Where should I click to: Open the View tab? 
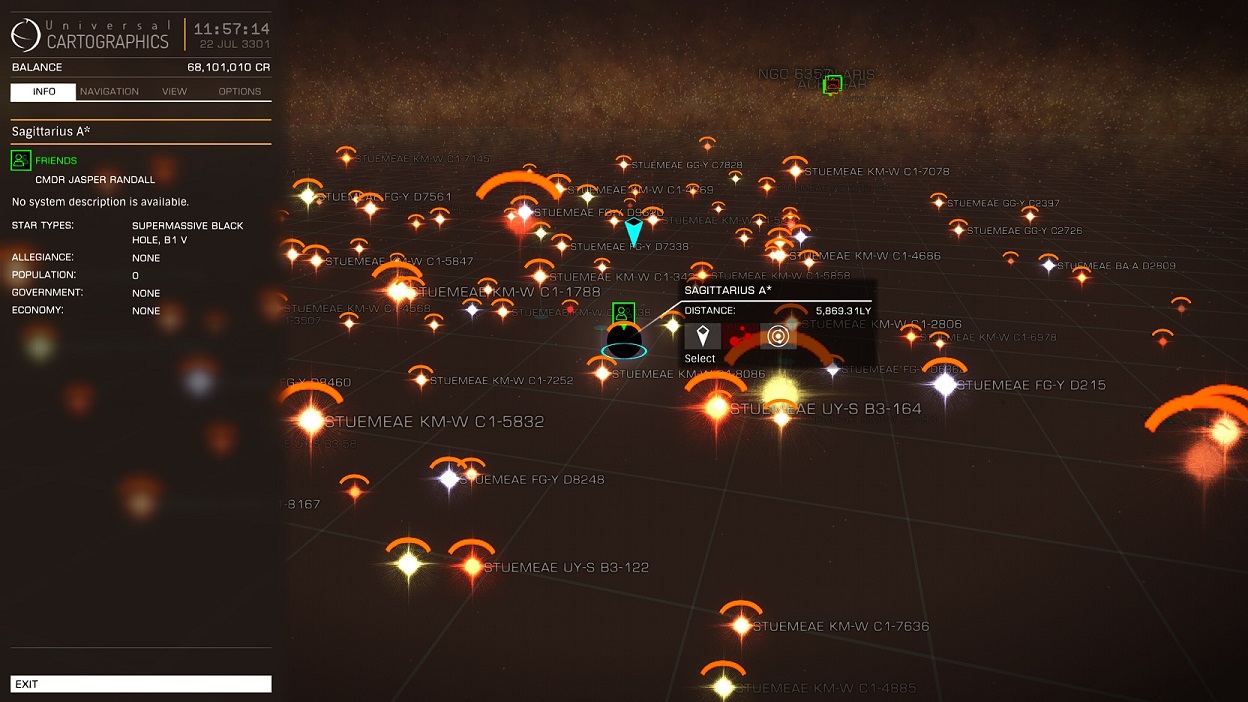(x=174, y=91)
